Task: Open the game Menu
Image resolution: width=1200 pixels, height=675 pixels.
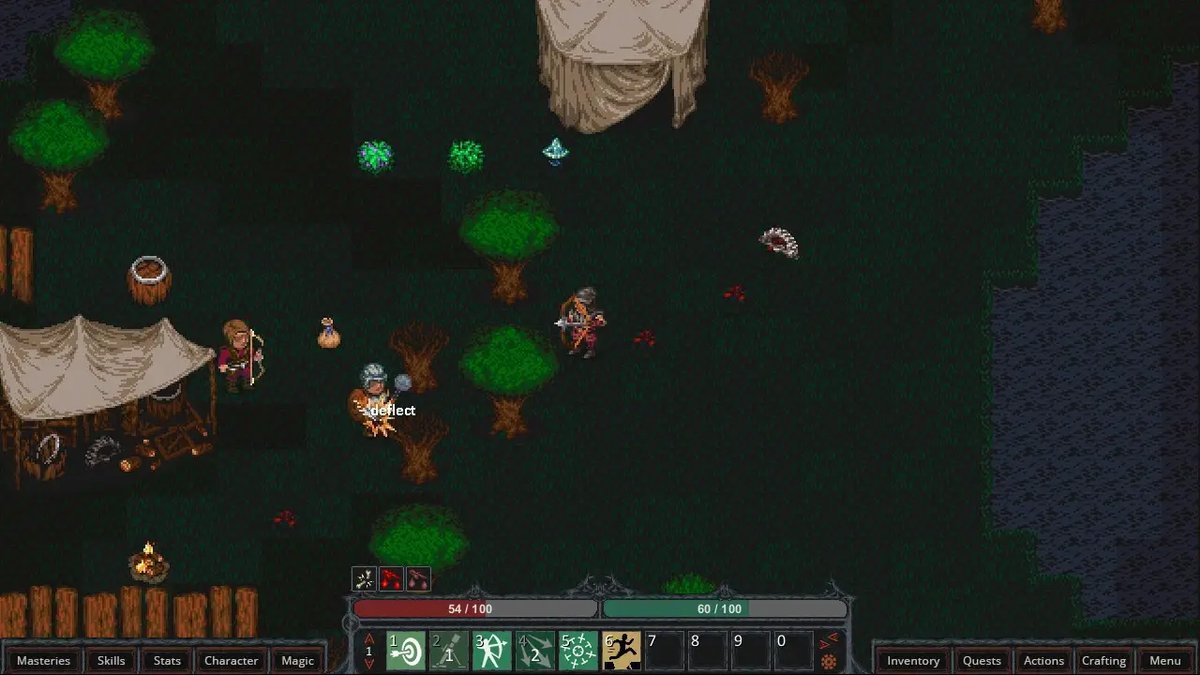Action: point(1165,660)
